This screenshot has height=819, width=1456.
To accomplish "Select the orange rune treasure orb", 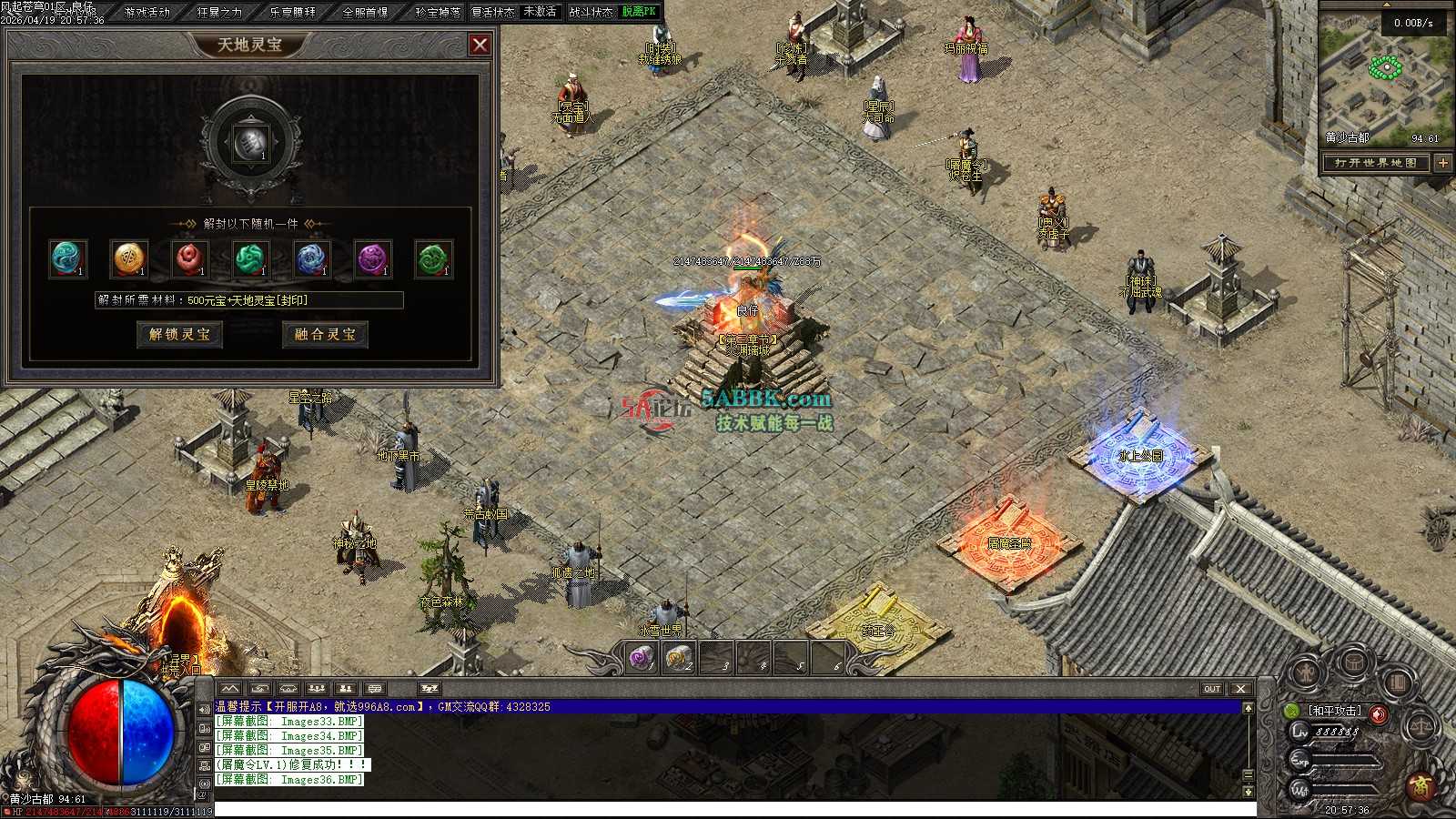I will pos(129,258).
